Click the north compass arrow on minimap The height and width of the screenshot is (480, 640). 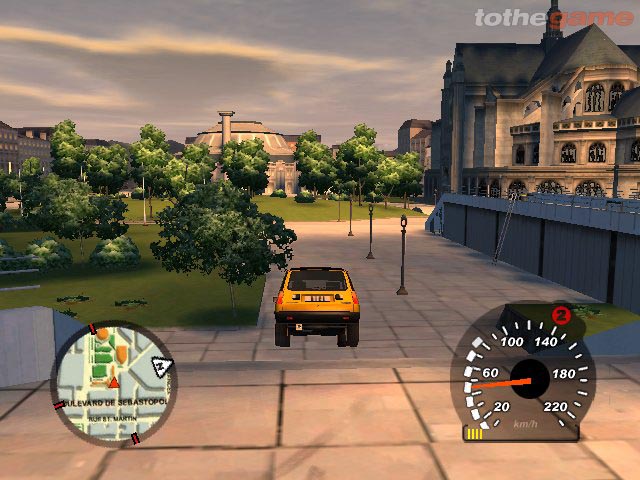click(160, 367)
